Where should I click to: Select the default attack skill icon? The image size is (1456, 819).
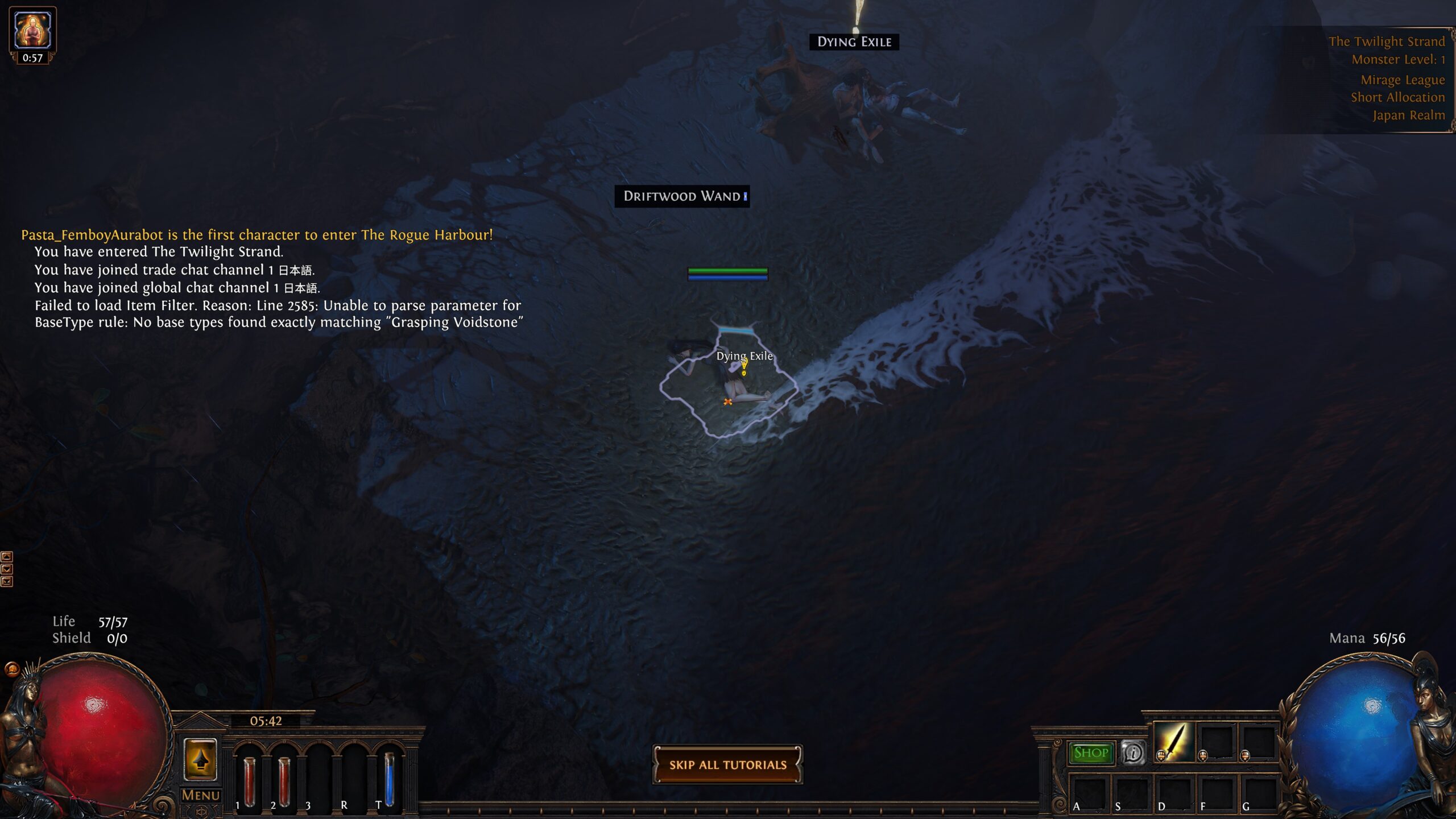point(1173,742)
